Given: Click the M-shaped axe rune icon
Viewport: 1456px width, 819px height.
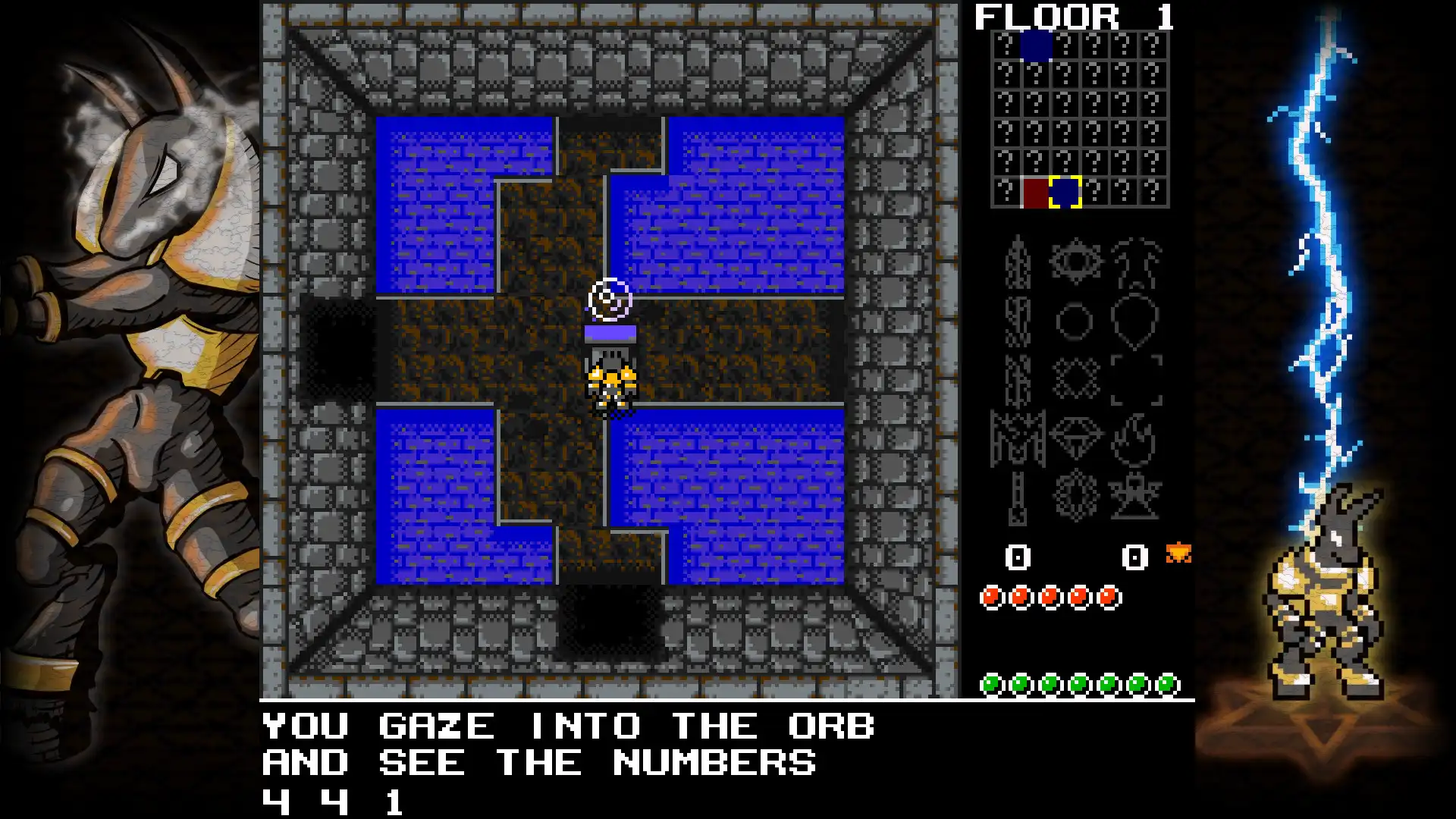Looking at the screenshot, I should pos(1017,437).
